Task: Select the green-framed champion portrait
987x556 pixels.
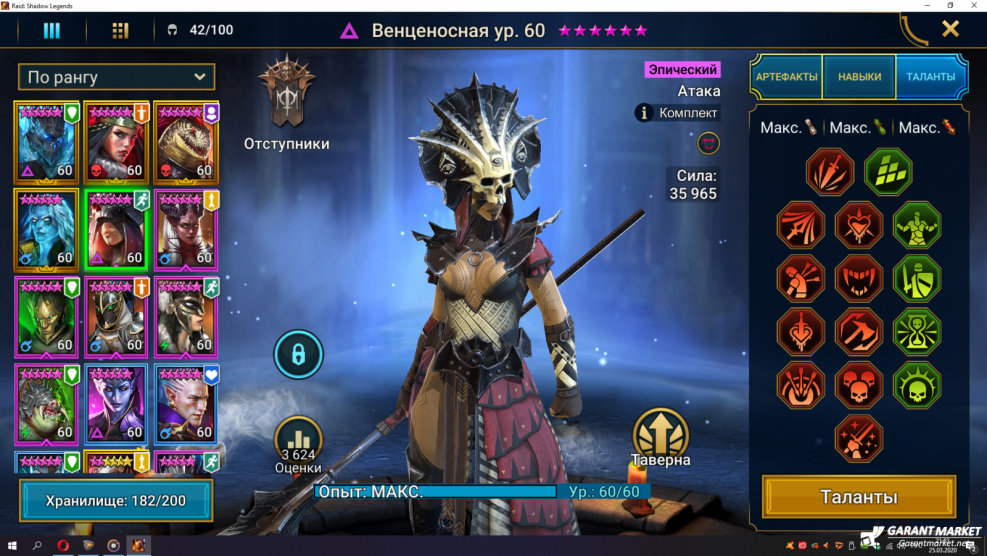Action: [x=117, y=229]
